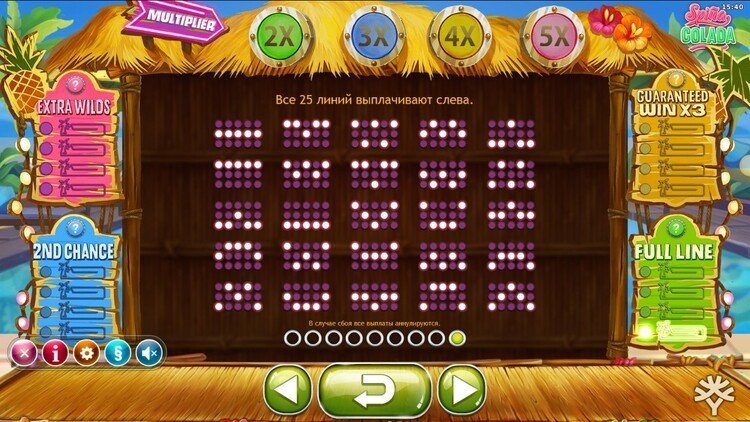Open the Full Line question mark
The width and height of the screenshot is (750, 422).
(672, 229)
